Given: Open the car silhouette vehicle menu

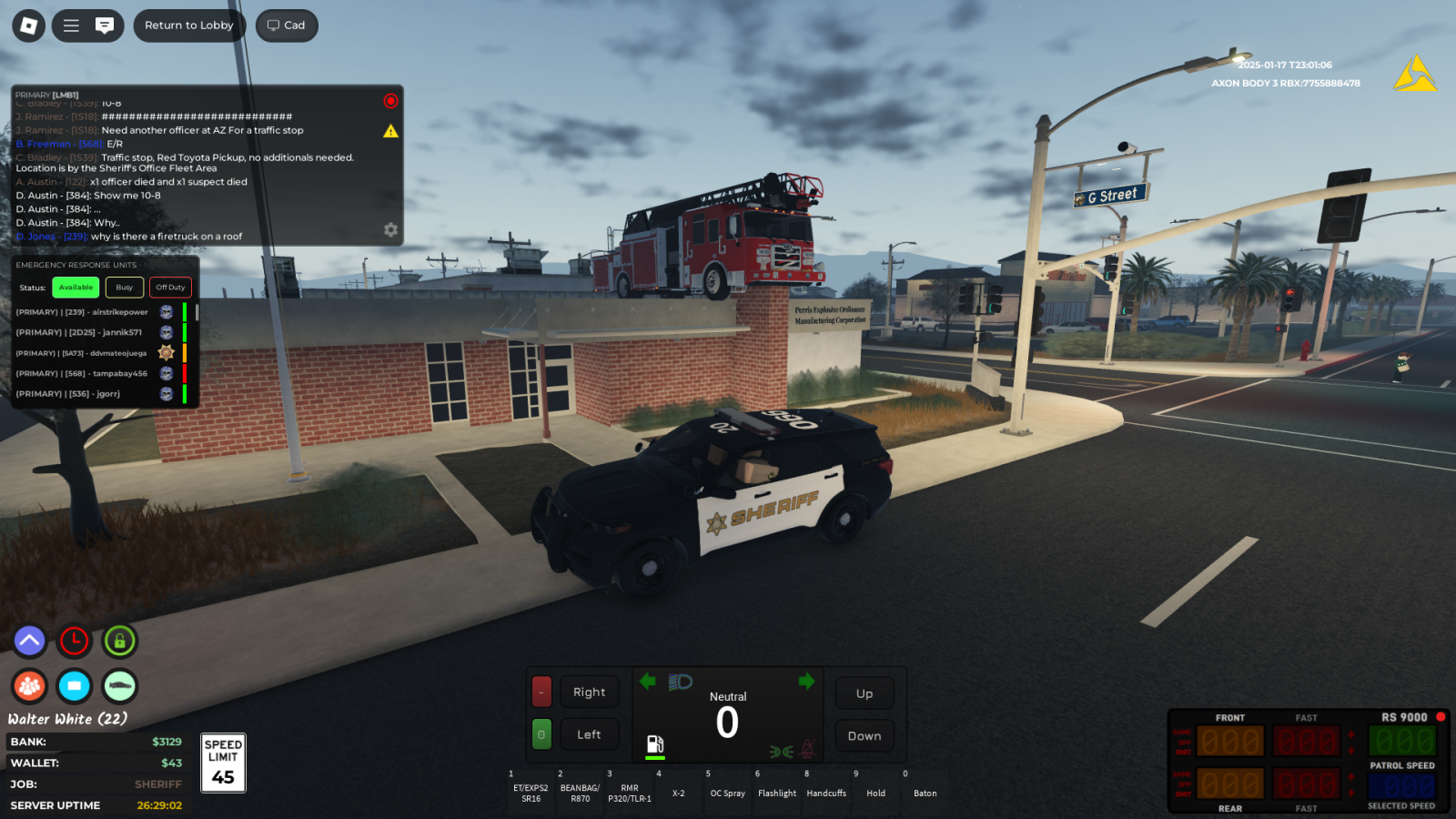Looking at the screenshot, I should tap(119, 686).
